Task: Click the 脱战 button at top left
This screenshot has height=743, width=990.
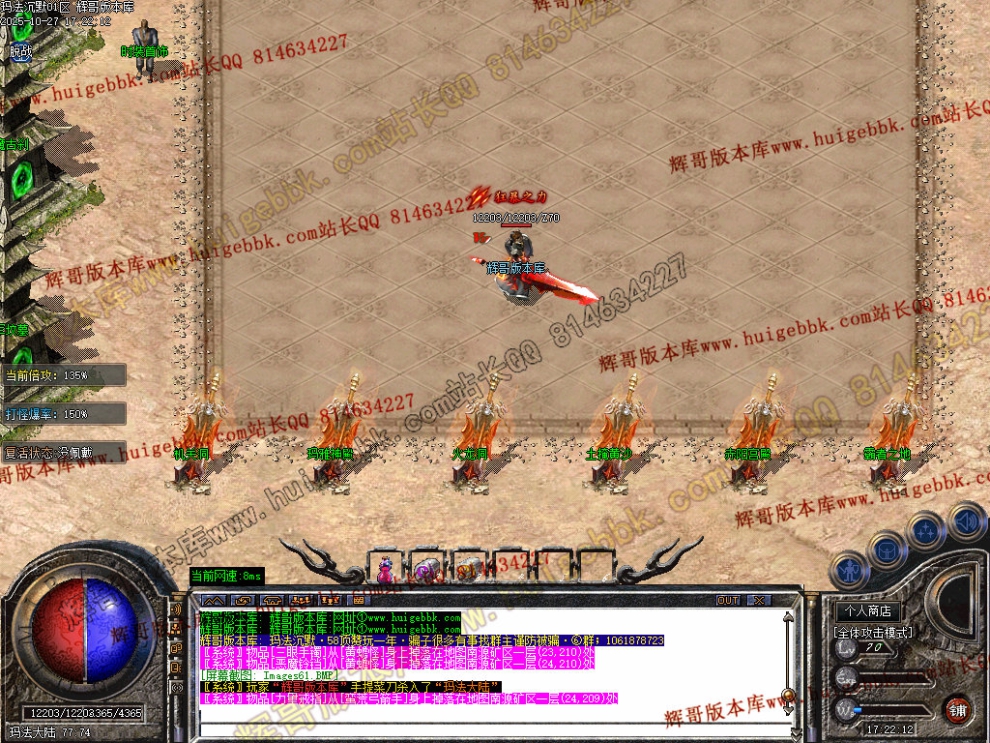Action: (20, 50)
